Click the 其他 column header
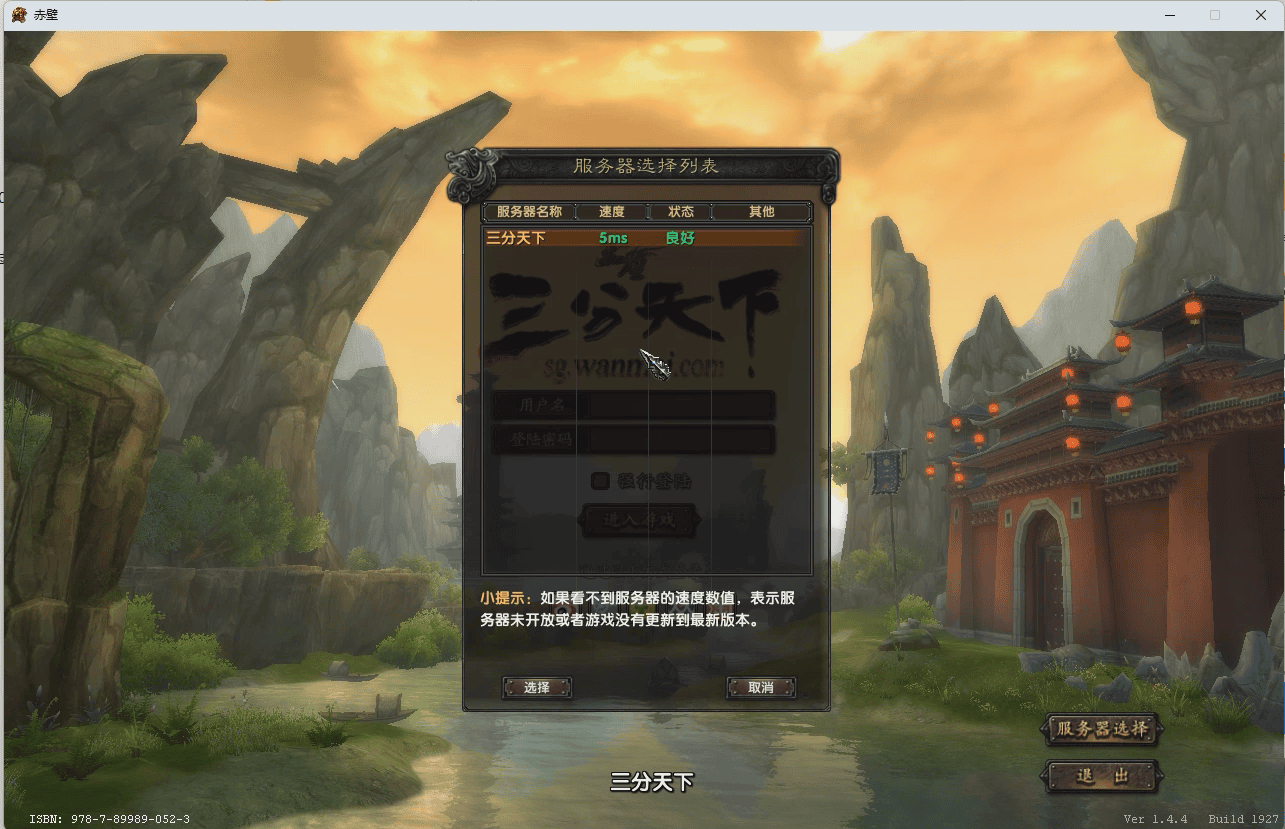Screen dimensions: 1285x829 [760, 211]
